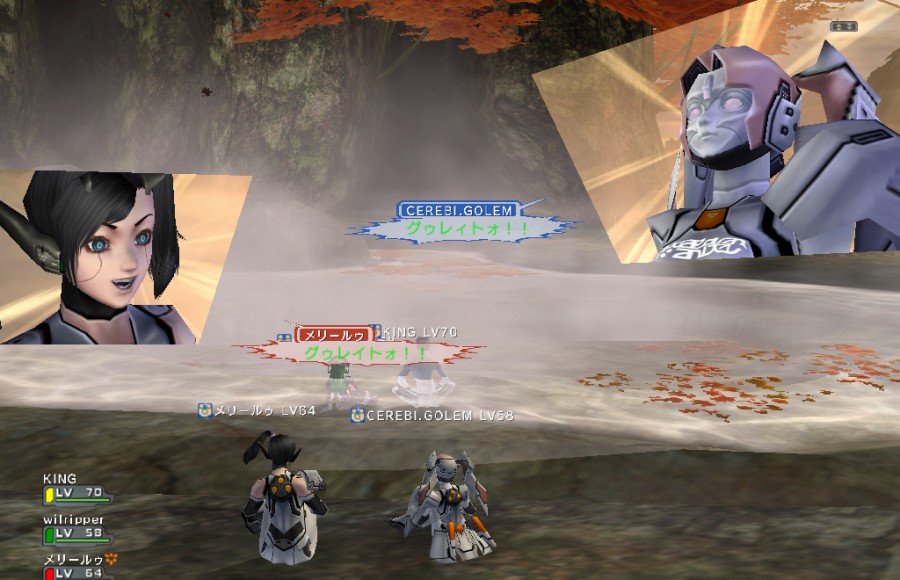The image size is (900, 580).
Task: Select KING in the party list
Action: (60, 479)
